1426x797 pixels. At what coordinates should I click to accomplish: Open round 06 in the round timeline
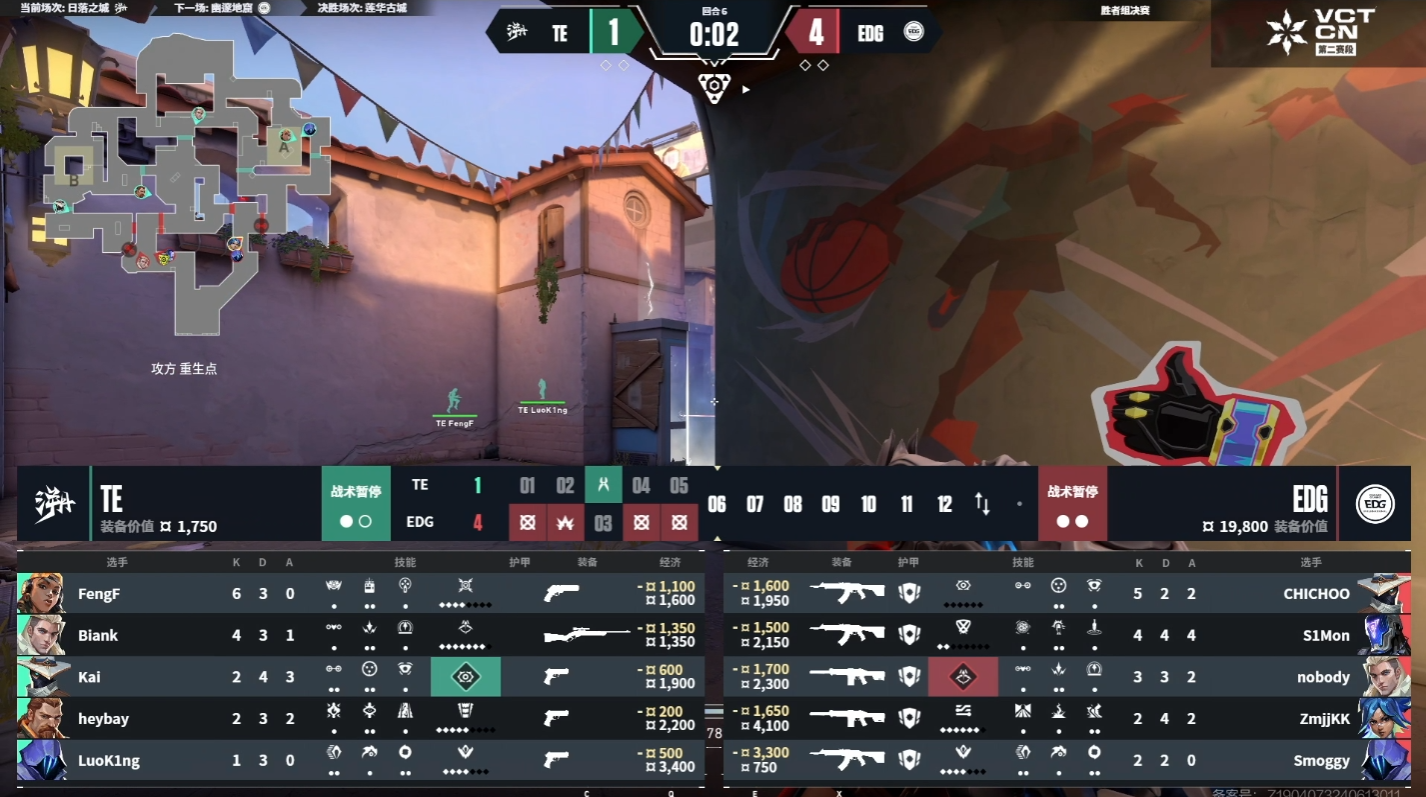717,504
